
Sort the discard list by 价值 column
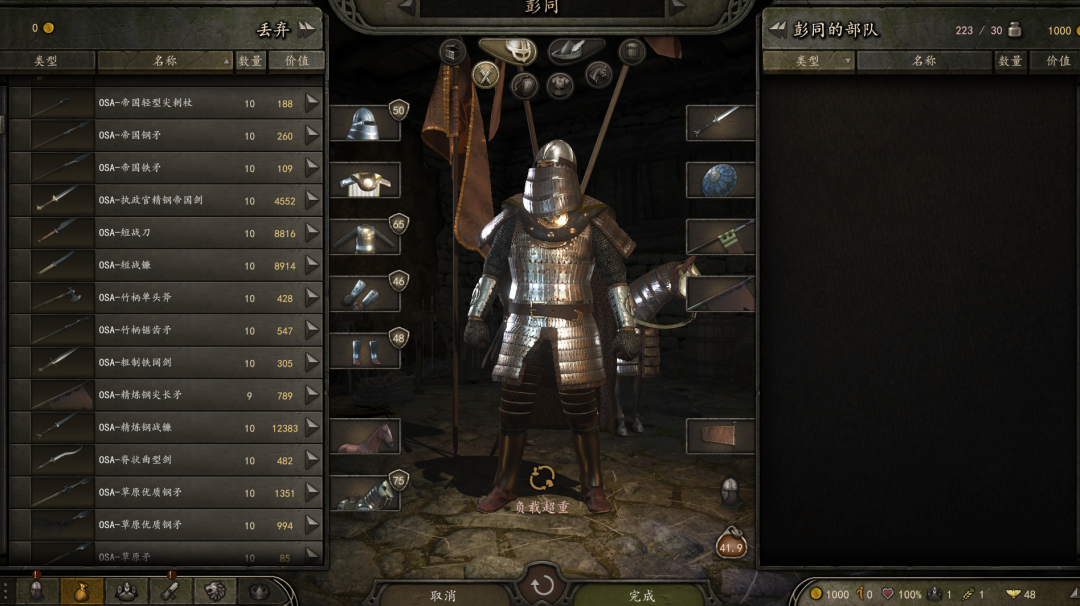coord(297,61)
